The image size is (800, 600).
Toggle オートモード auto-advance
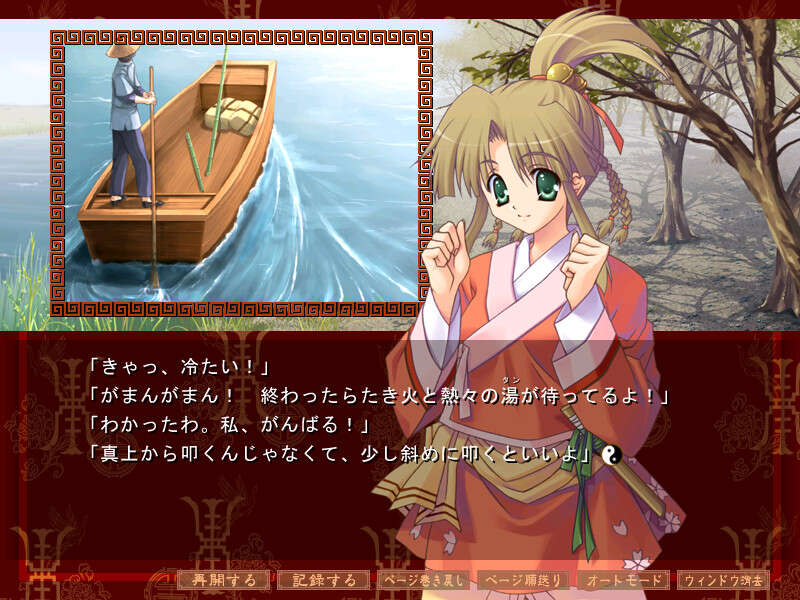(624, 580)
